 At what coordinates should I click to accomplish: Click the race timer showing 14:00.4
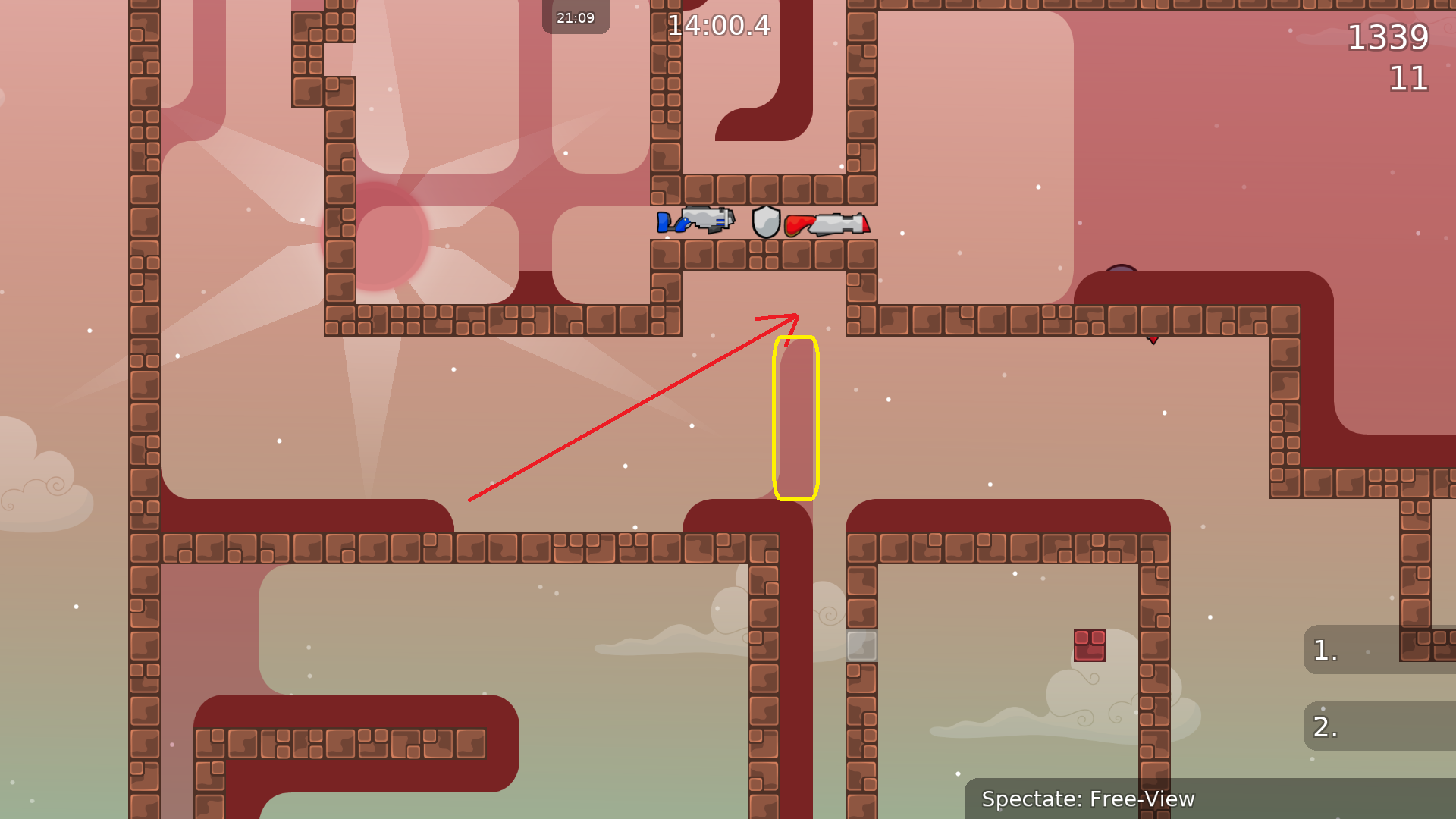pos(719,25)
